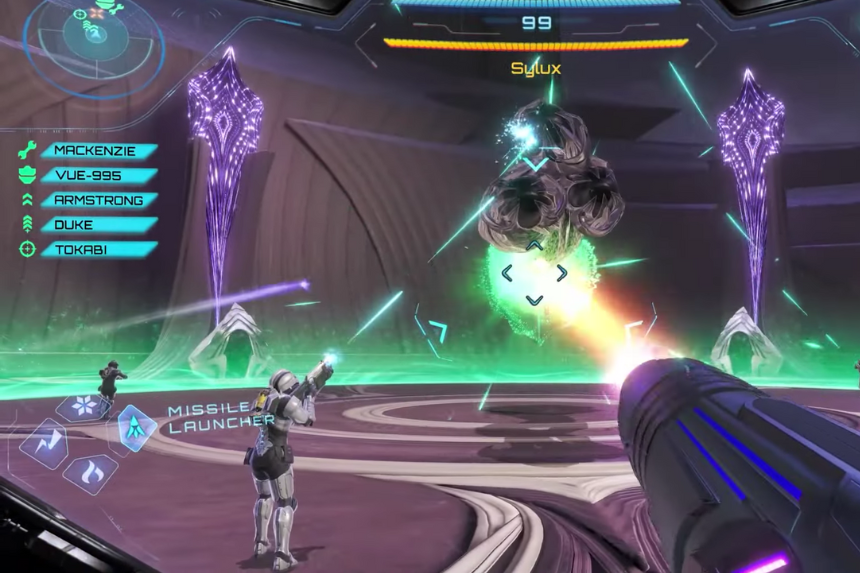The height and width of the screenshot is (573, 860).
Task: Select Mackenzie in the squad list
Action: tap(98, 151)
